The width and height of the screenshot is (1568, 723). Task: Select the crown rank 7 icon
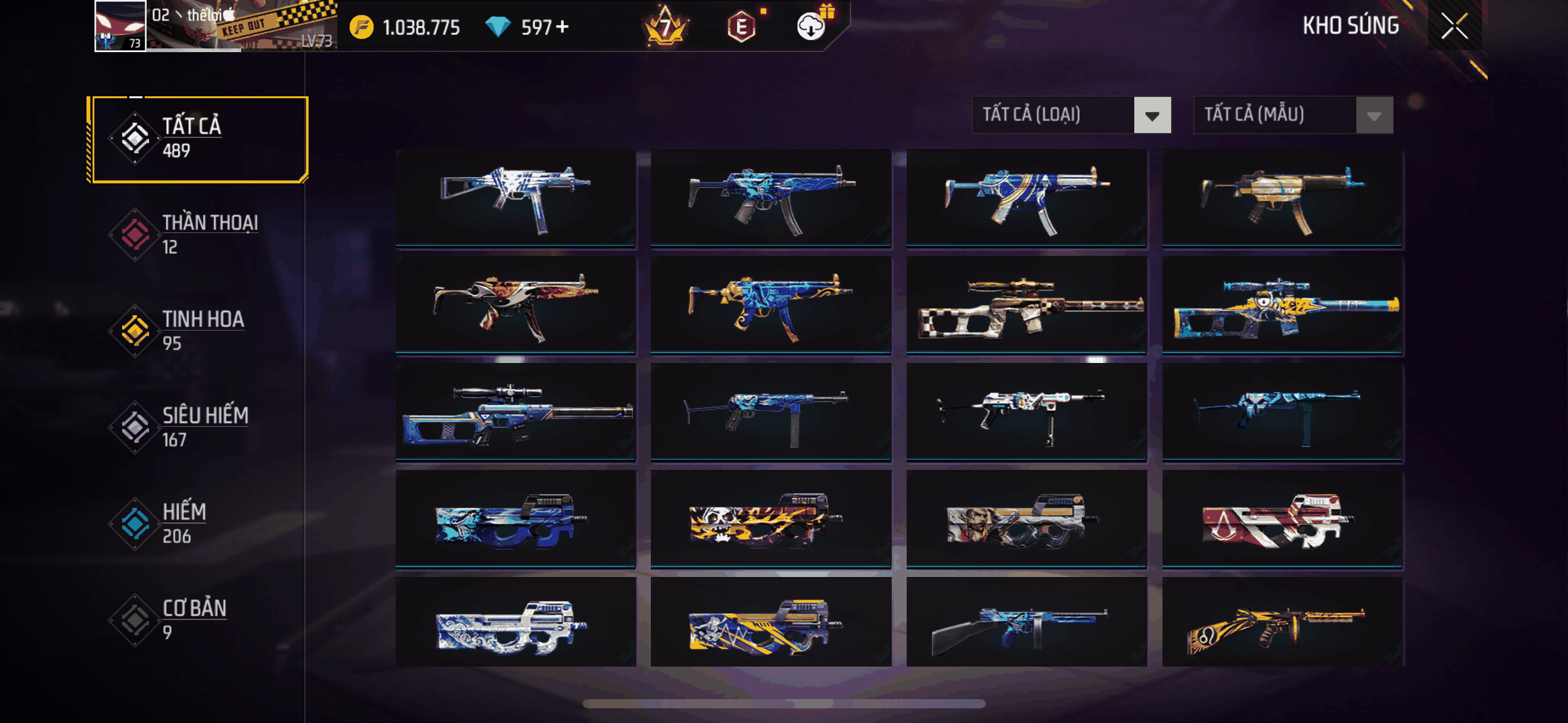(x=666, y=27)
